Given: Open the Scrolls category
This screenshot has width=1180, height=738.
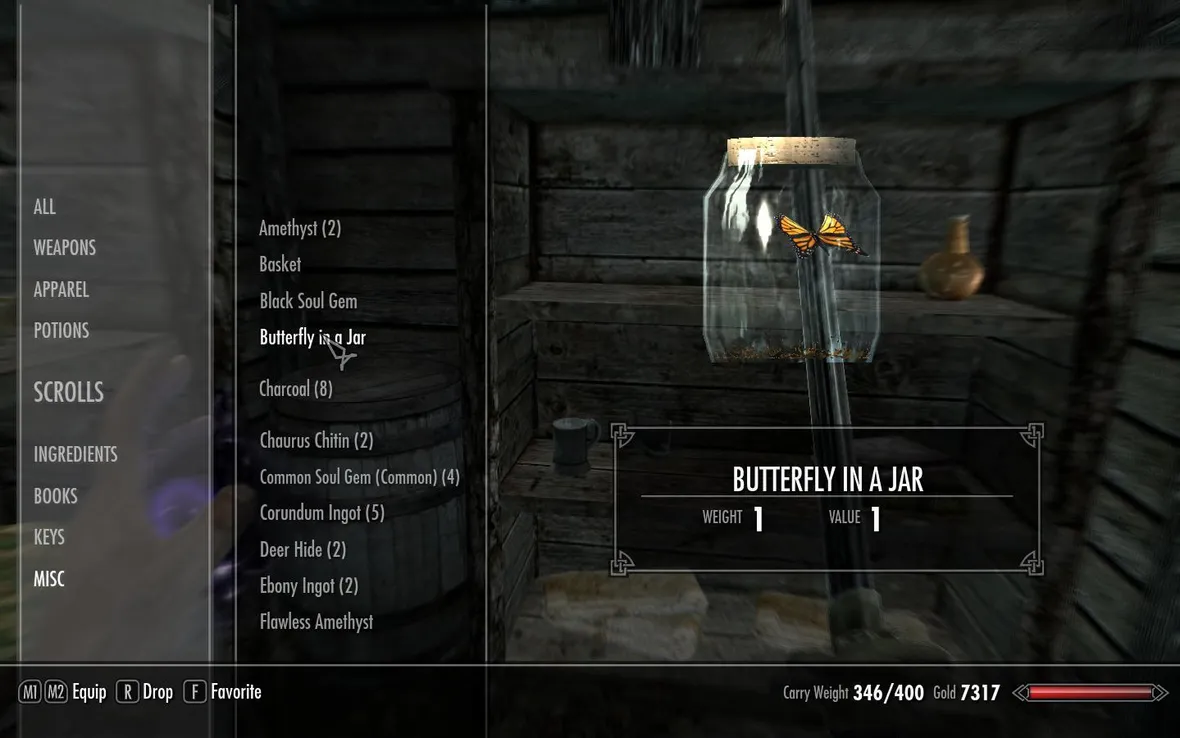Looking at the screenshot, I should tap(69, 393).
